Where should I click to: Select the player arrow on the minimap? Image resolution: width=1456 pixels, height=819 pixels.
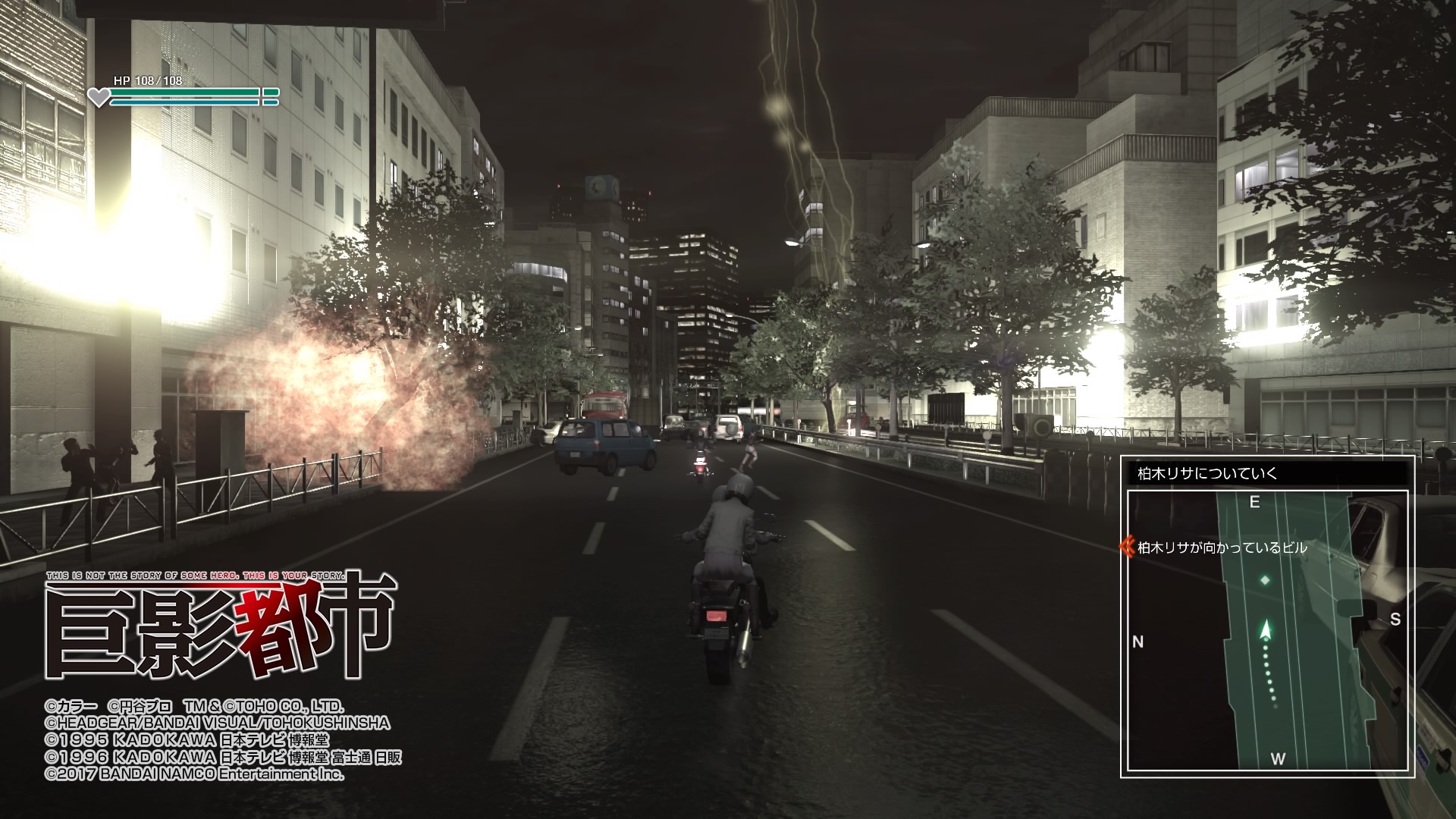point(1265,630)
